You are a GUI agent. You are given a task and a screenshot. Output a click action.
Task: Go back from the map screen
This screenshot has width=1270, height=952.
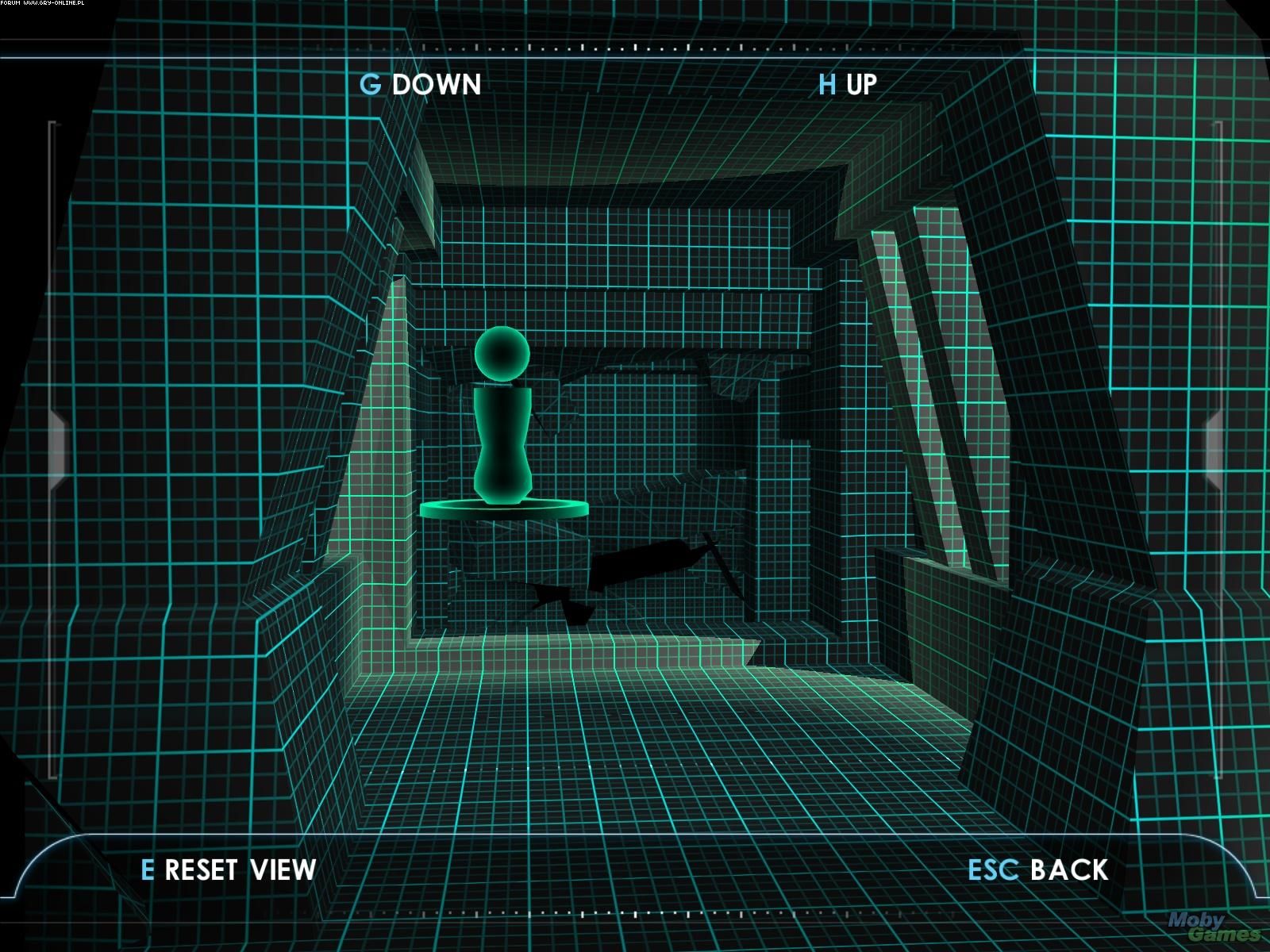(1038, 869)
